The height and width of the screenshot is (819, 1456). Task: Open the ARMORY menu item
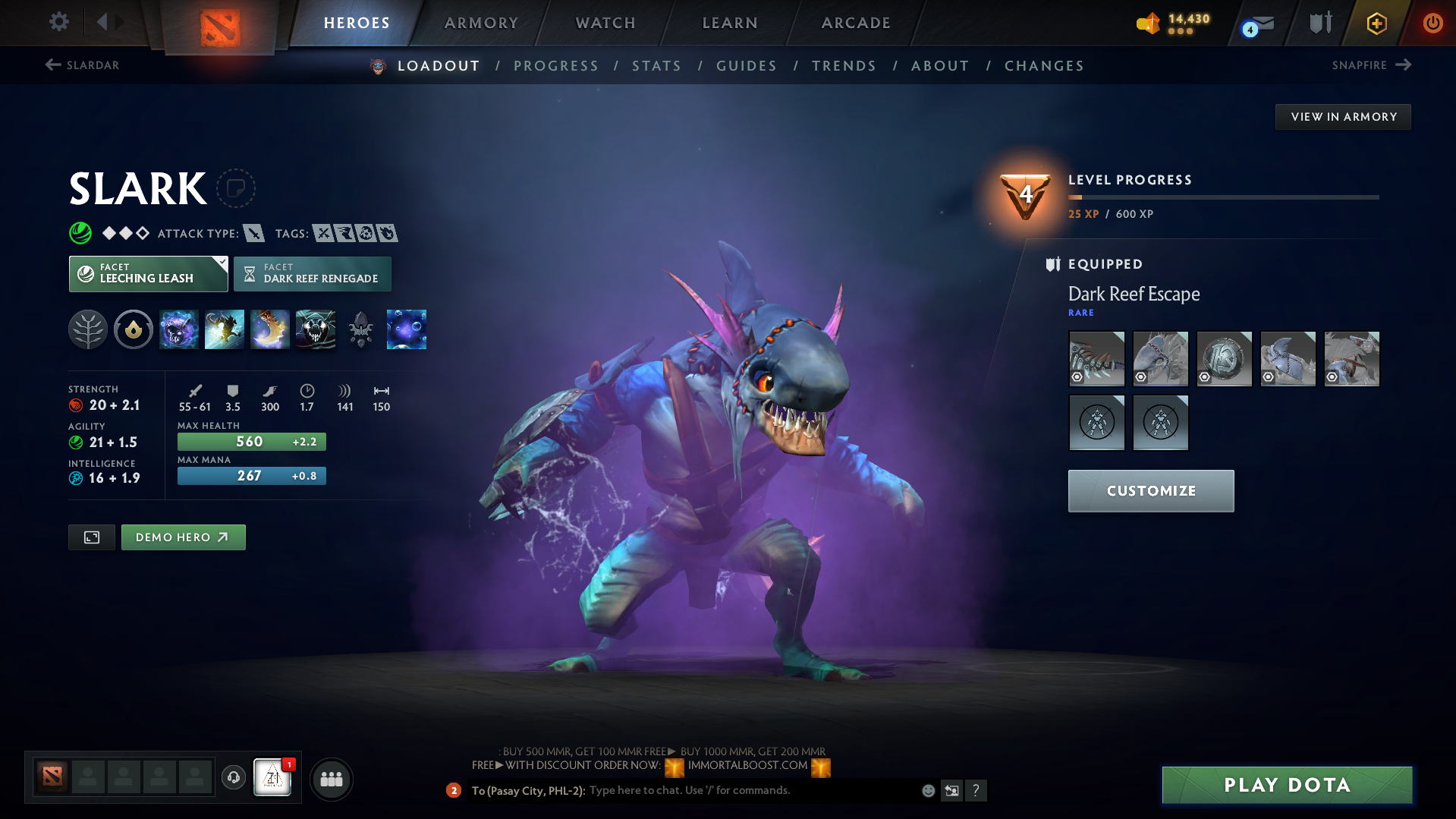481,23
